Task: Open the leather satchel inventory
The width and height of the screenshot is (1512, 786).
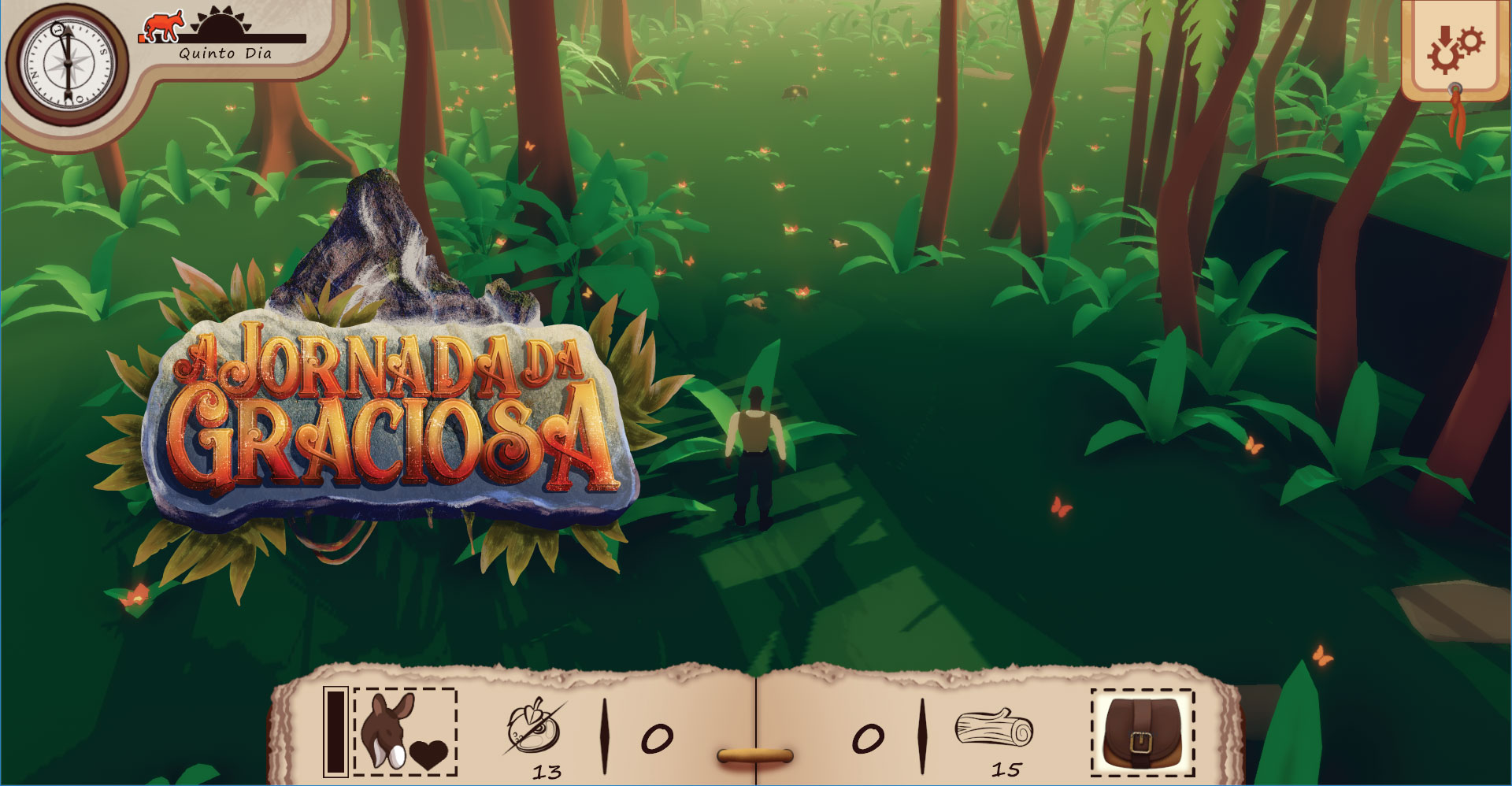Action: click(x=1142, y=732)
